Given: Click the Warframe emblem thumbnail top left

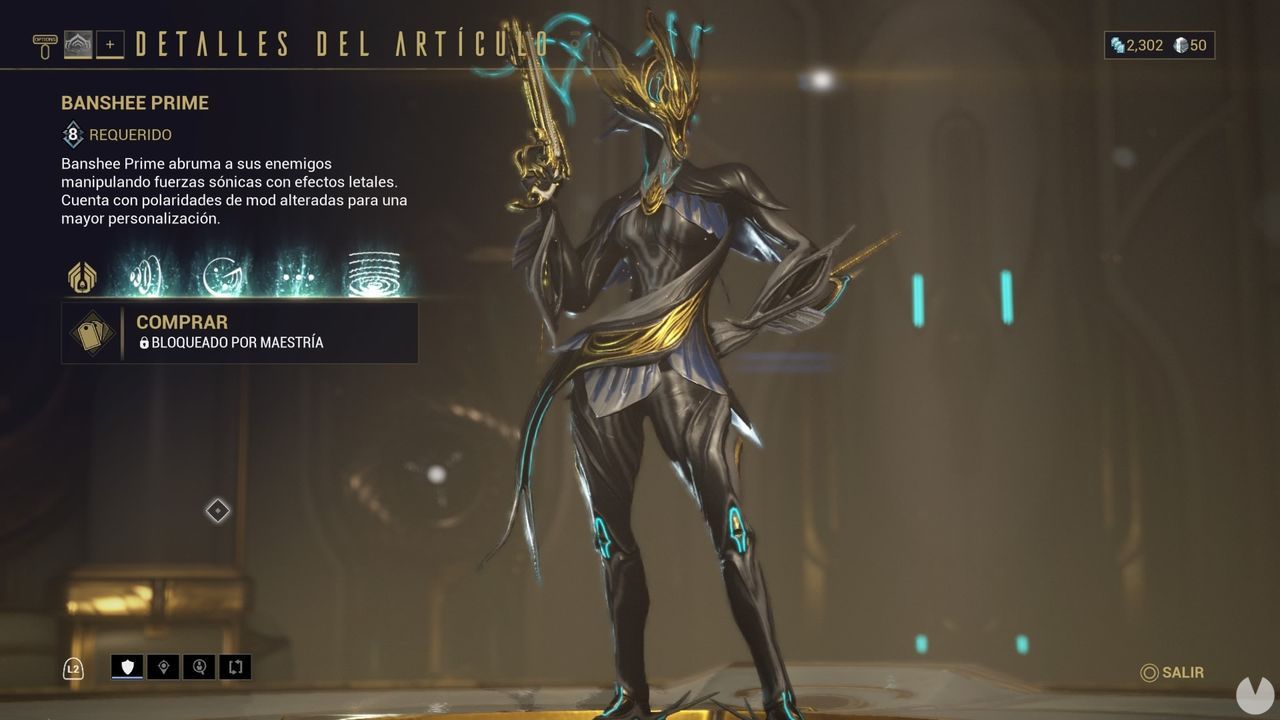Looking at the screenshot, I should click(76, 44).
